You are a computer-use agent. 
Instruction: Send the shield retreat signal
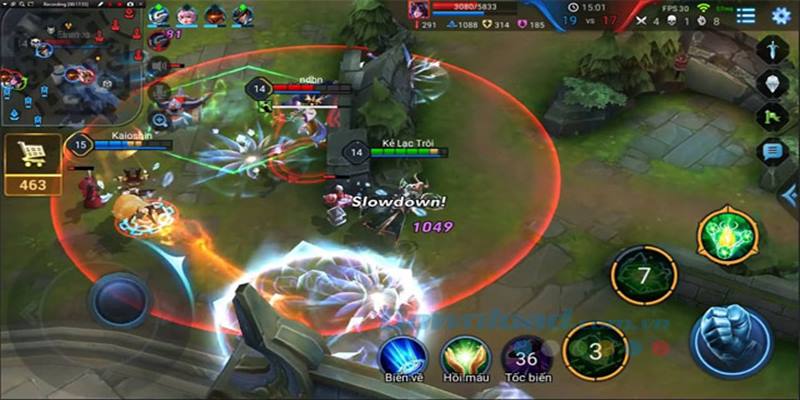(772, 84)
